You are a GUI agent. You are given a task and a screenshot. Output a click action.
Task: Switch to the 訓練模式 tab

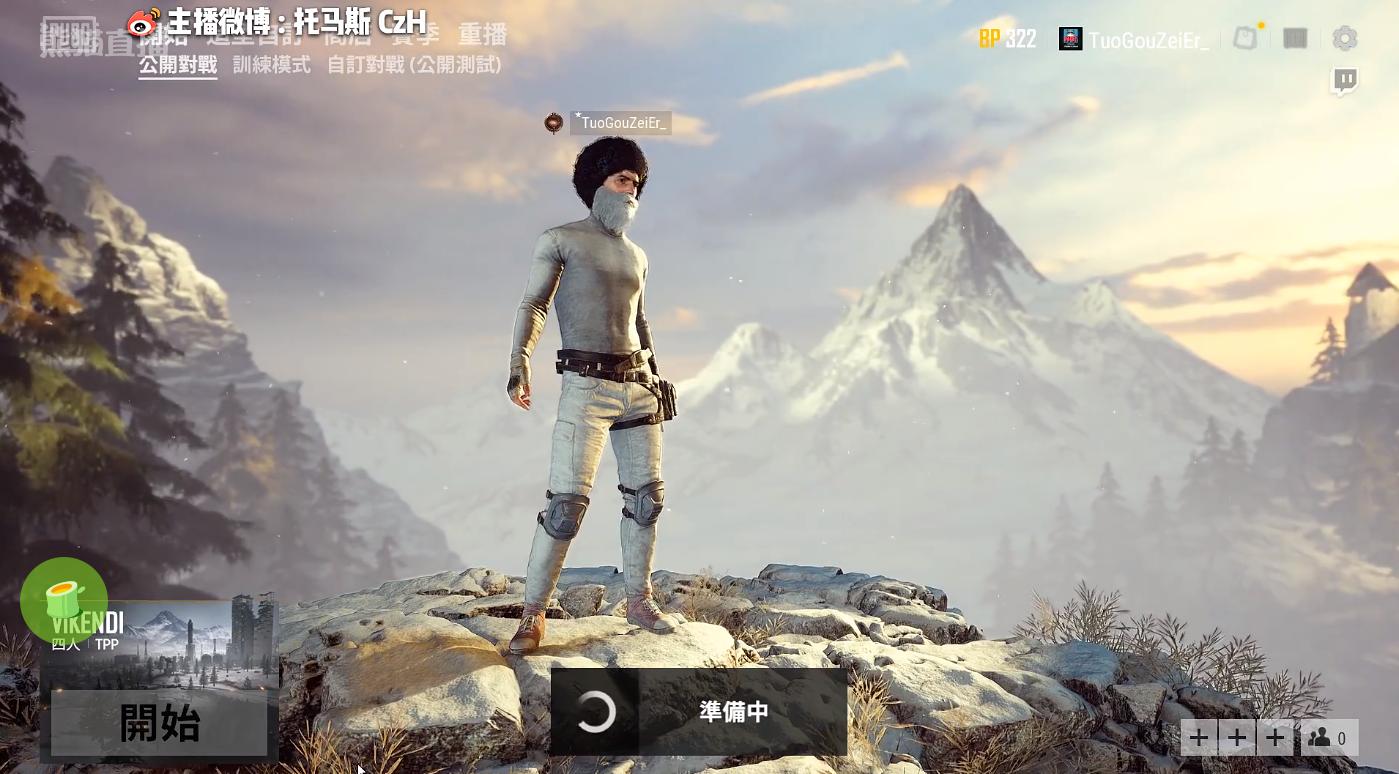click(x=272, y=65)
